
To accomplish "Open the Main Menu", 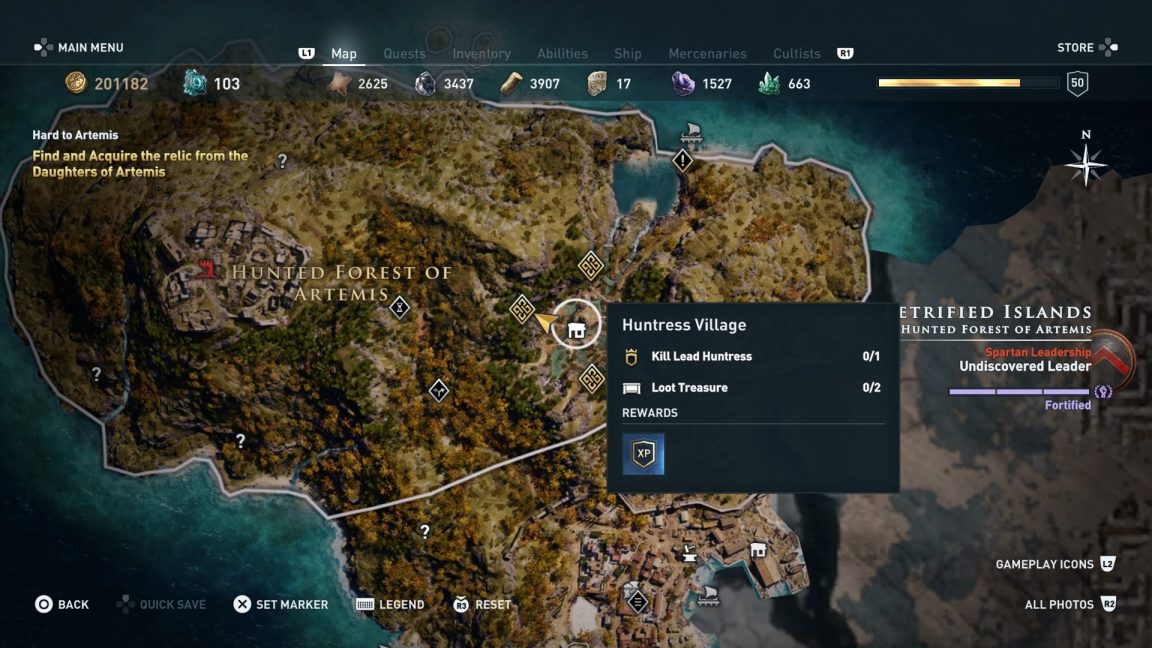I will click(80, 48).
